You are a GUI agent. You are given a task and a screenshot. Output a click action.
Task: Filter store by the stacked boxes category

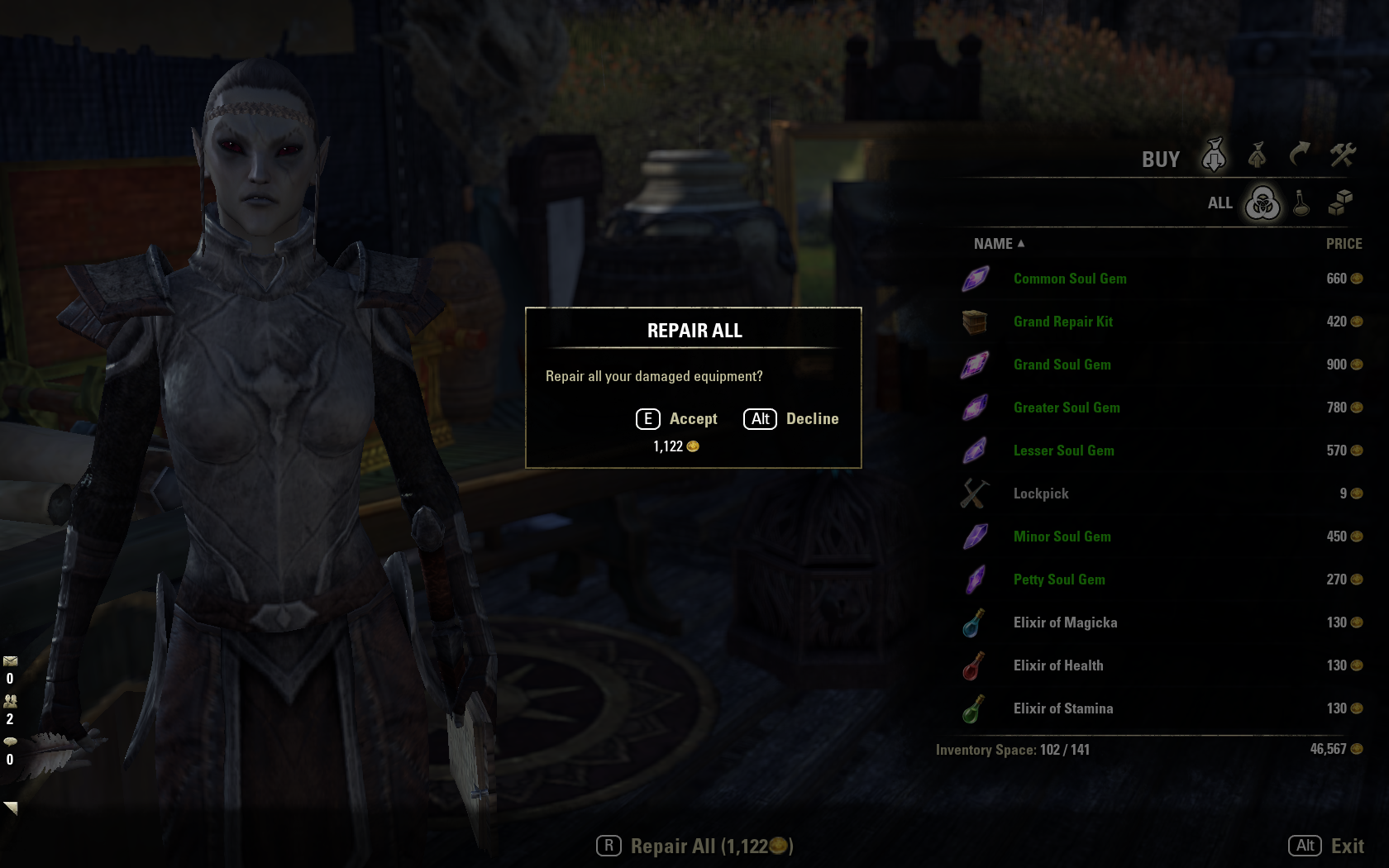1340,203
